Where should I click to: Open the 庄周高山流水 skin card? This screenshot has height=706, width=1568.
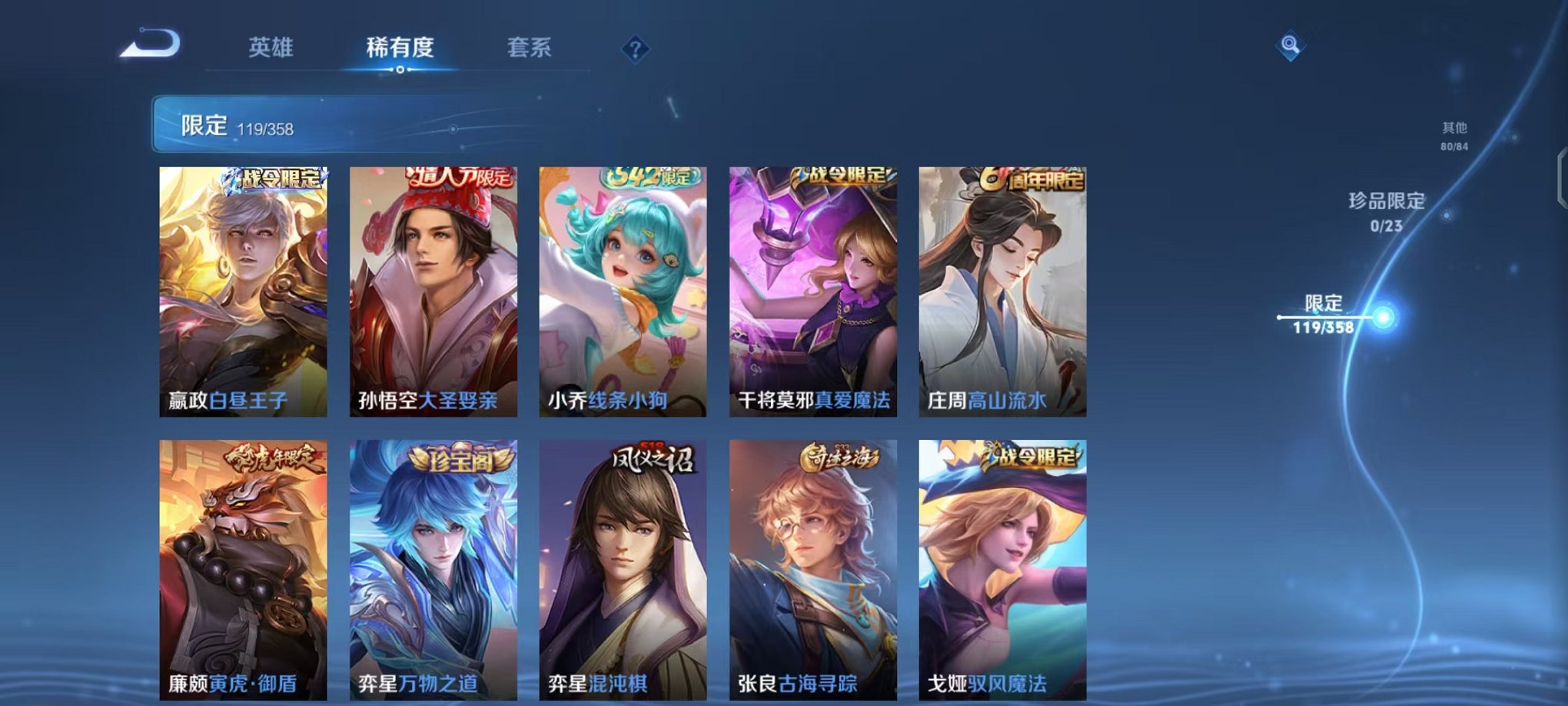(1003, 292)
